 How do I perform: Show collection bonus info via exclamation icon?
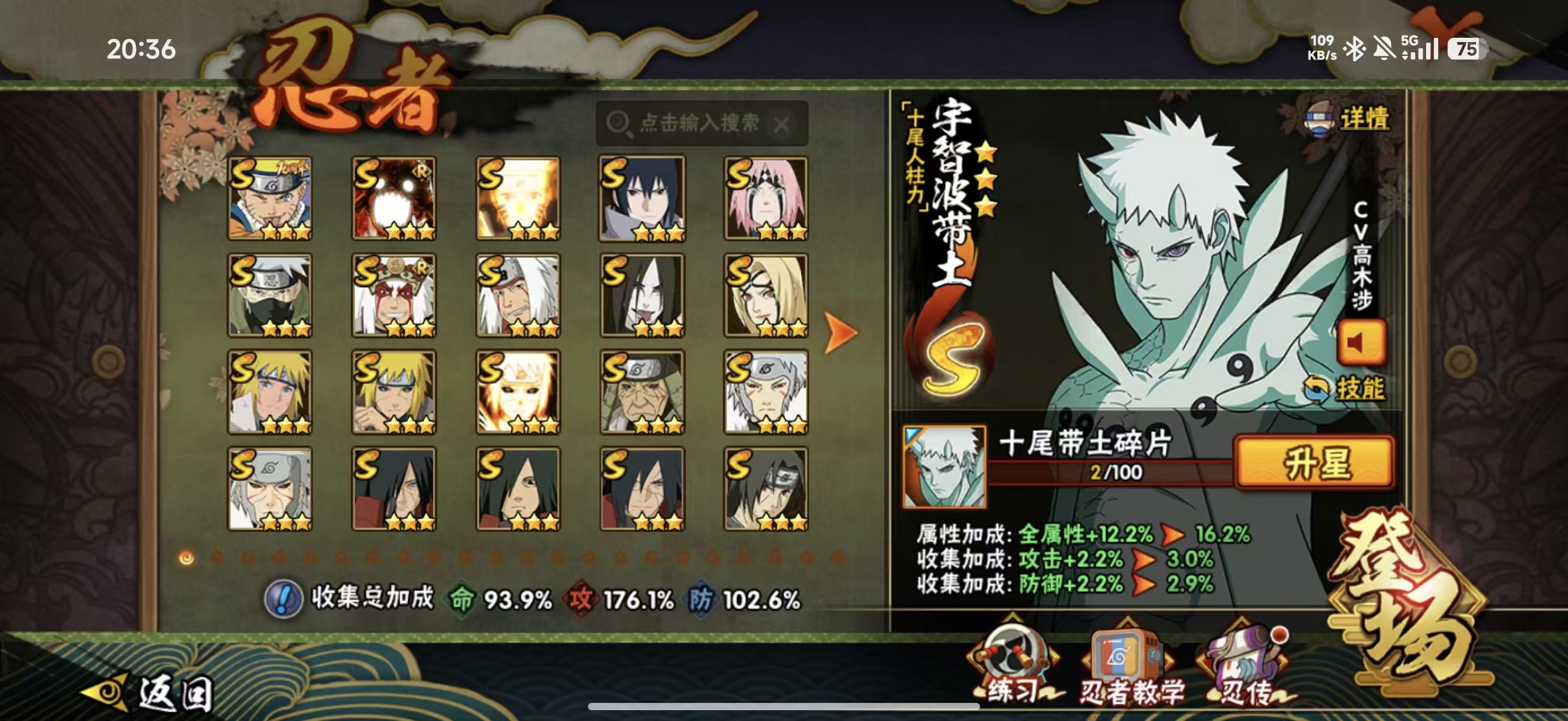tap(283, 598)
